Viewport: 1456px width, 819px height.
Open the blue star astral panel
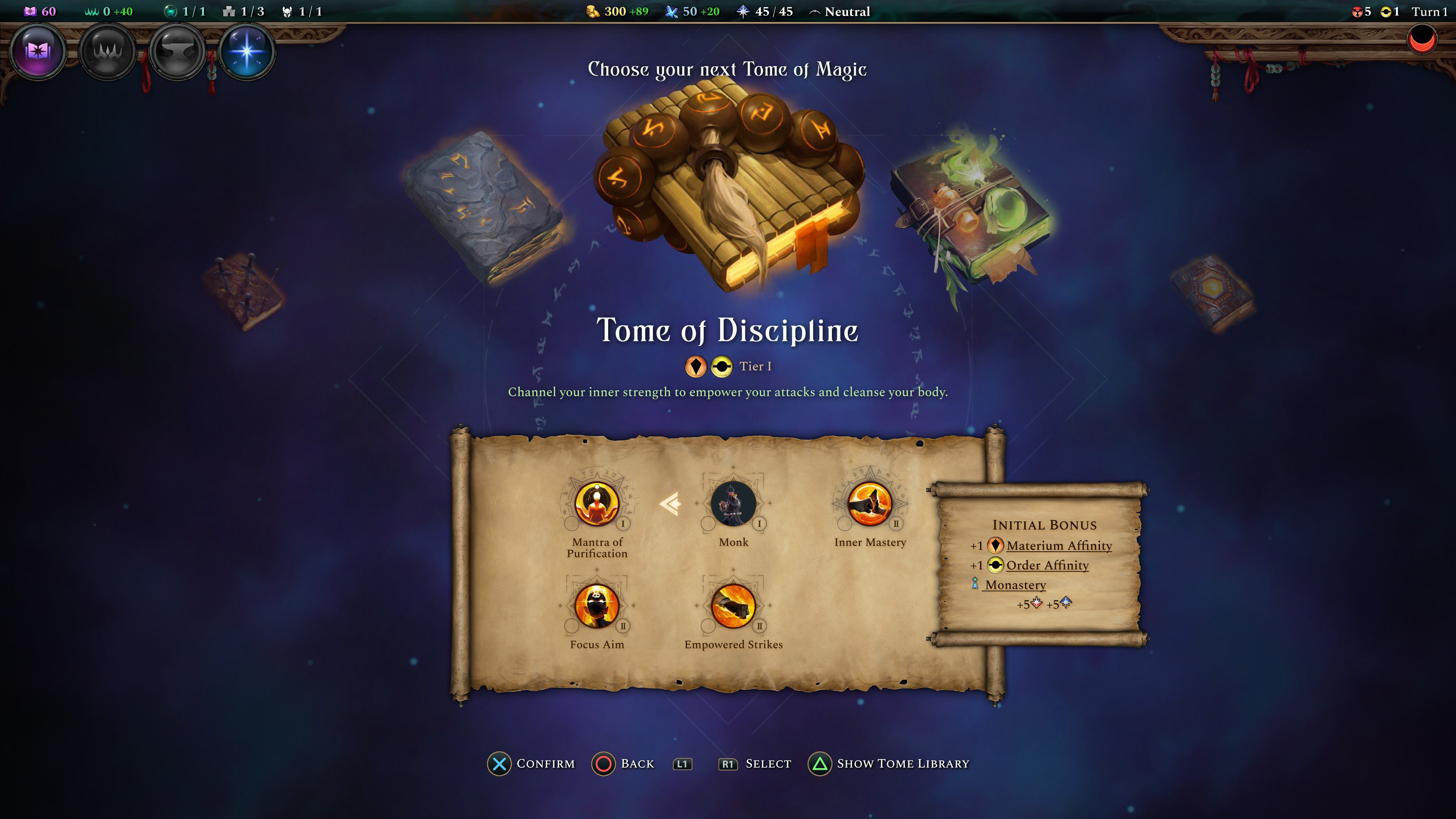pyautogui.click(x=248, y=51)
